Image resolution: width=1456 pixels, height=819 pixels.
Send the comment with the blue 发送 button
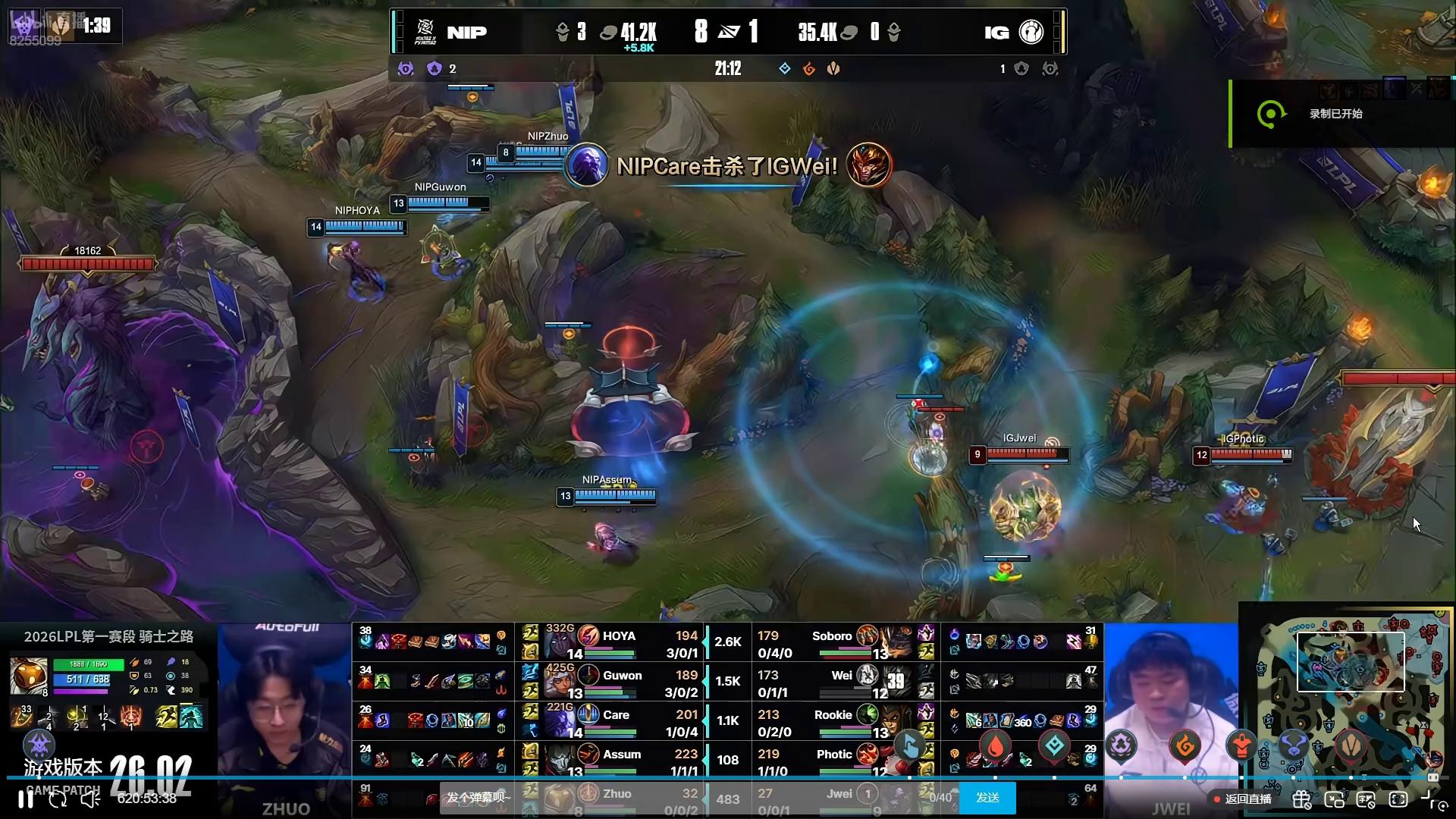tap(987, 798)
